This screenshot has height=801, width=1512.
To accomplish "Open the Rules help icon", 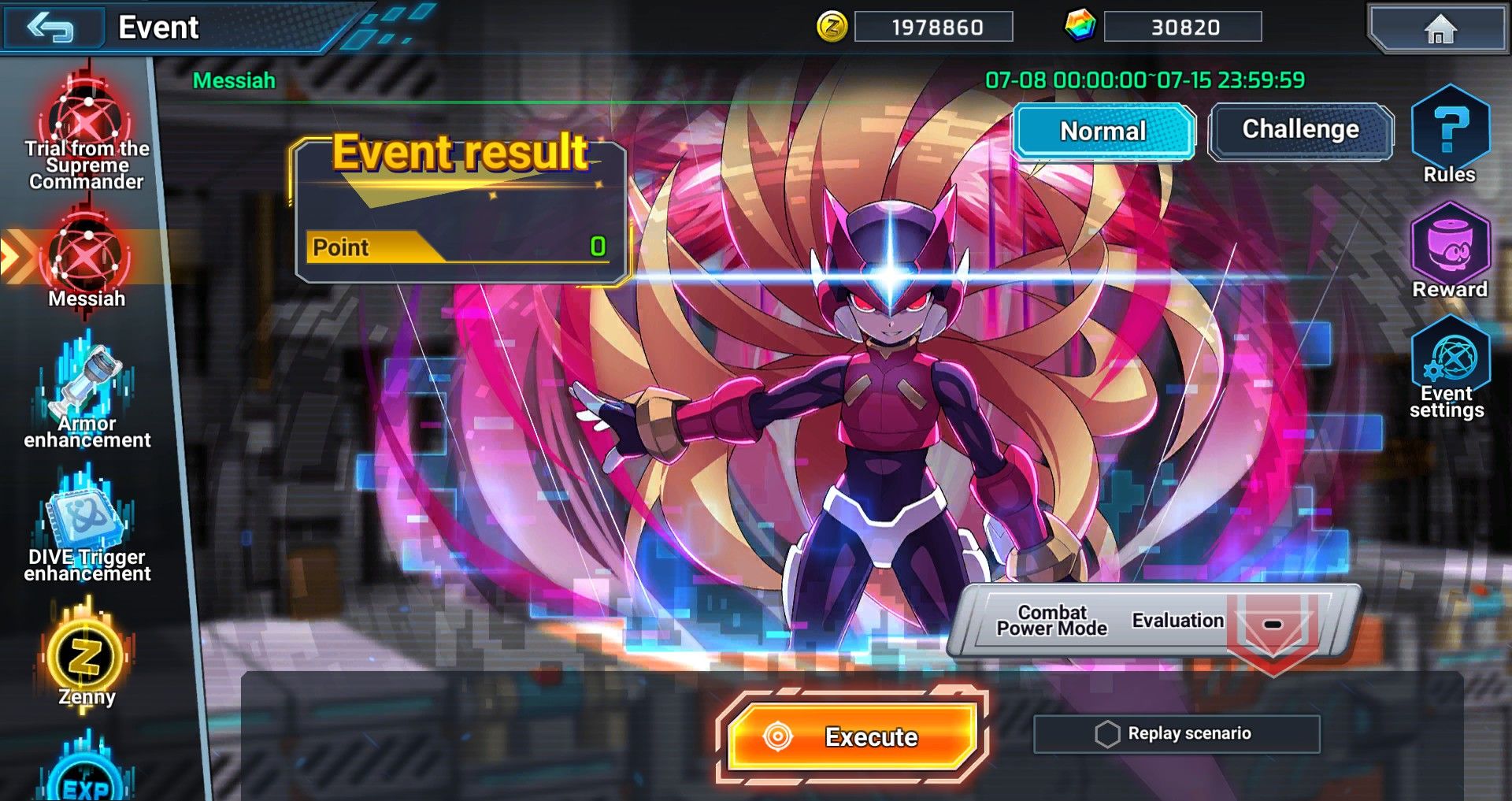I will pos(1450,134).
